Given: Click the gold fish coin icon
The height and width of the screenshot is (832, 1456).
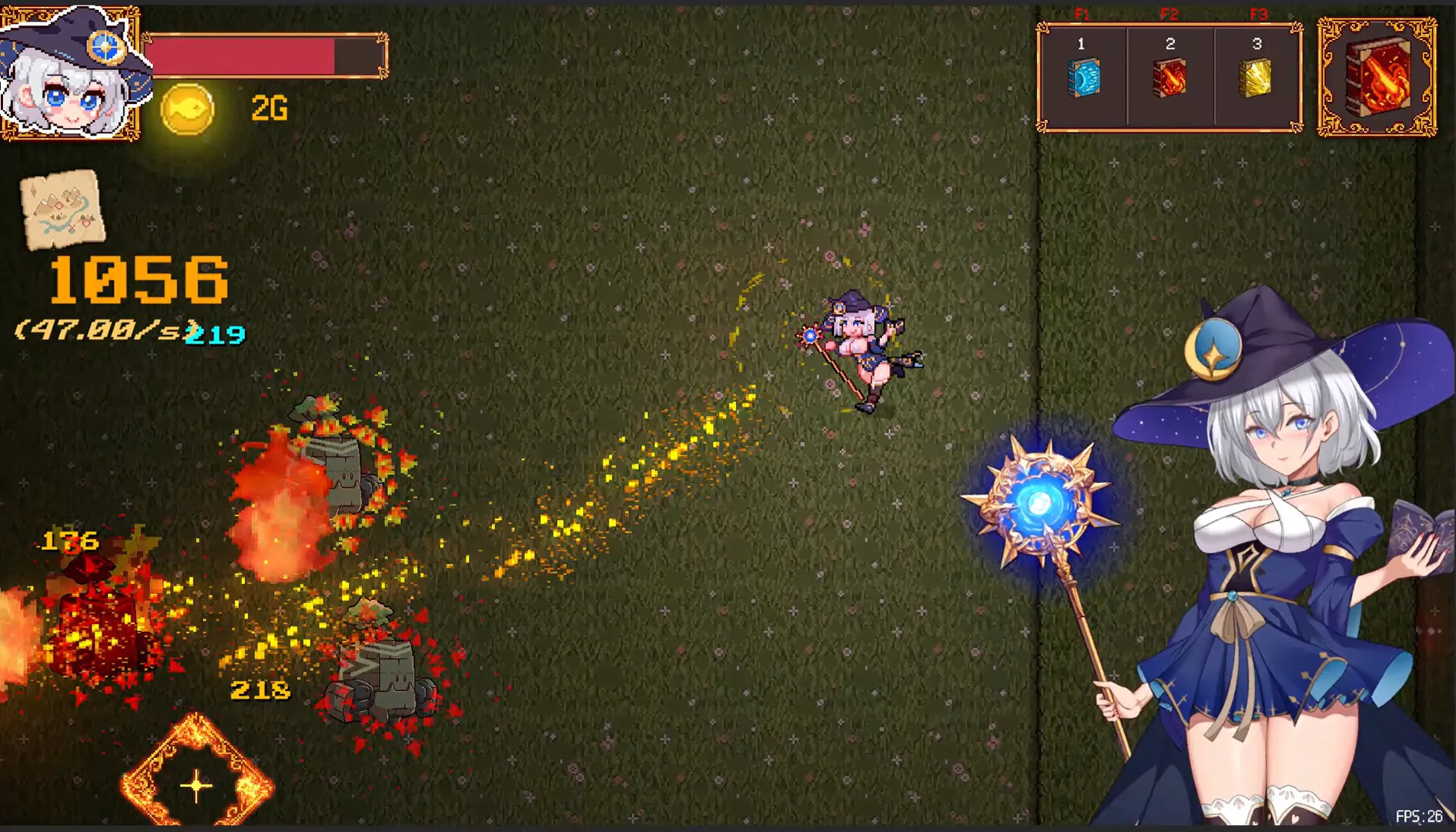Looking at the screenshot, I should pos(187,109).
